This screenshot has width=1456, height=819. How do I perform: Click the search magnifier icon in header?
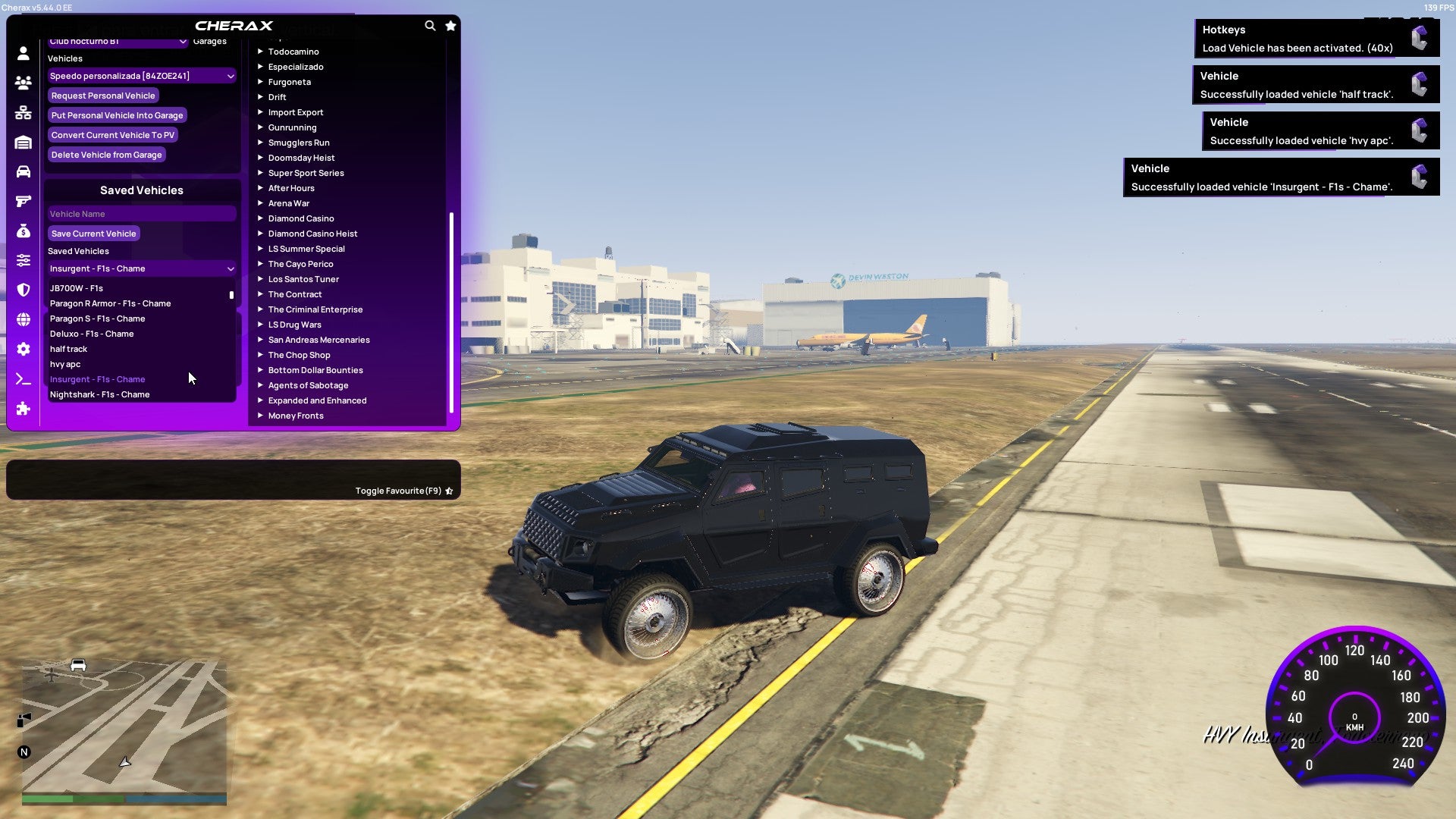click(430, 25)
